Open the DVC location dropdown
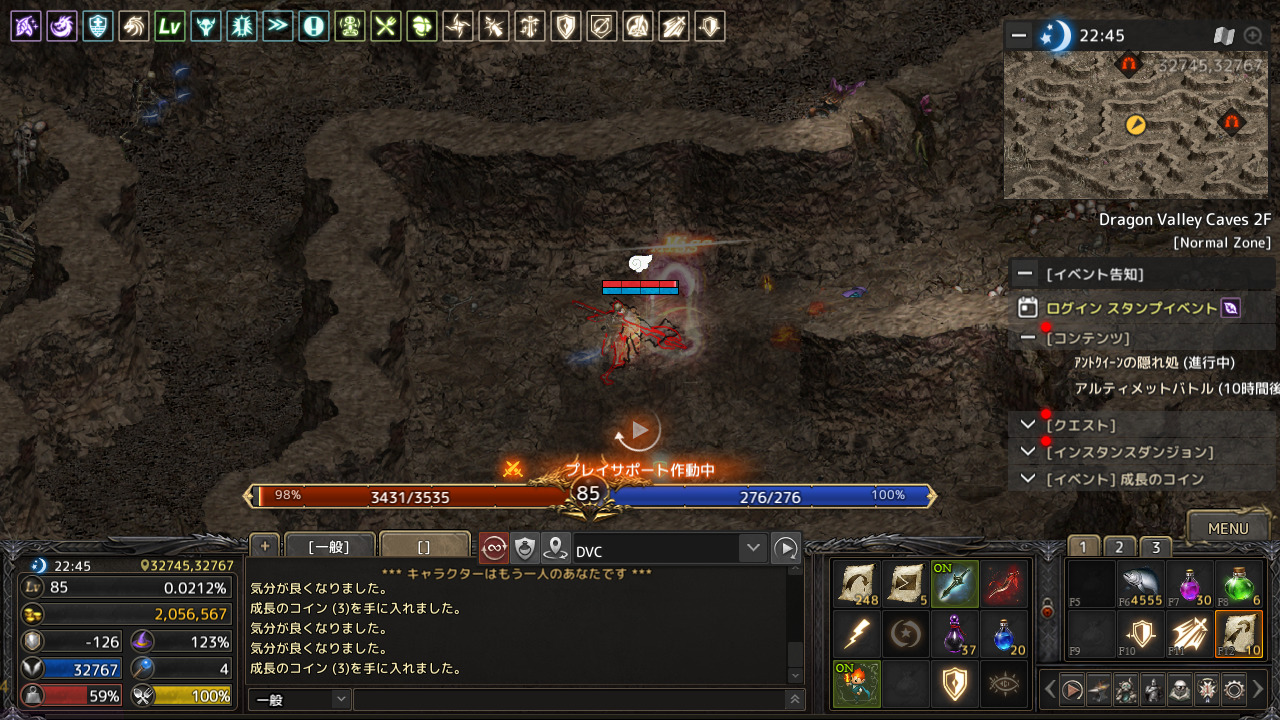The width and height of the screenshot is (1280, 720). [x=753, y=548]
